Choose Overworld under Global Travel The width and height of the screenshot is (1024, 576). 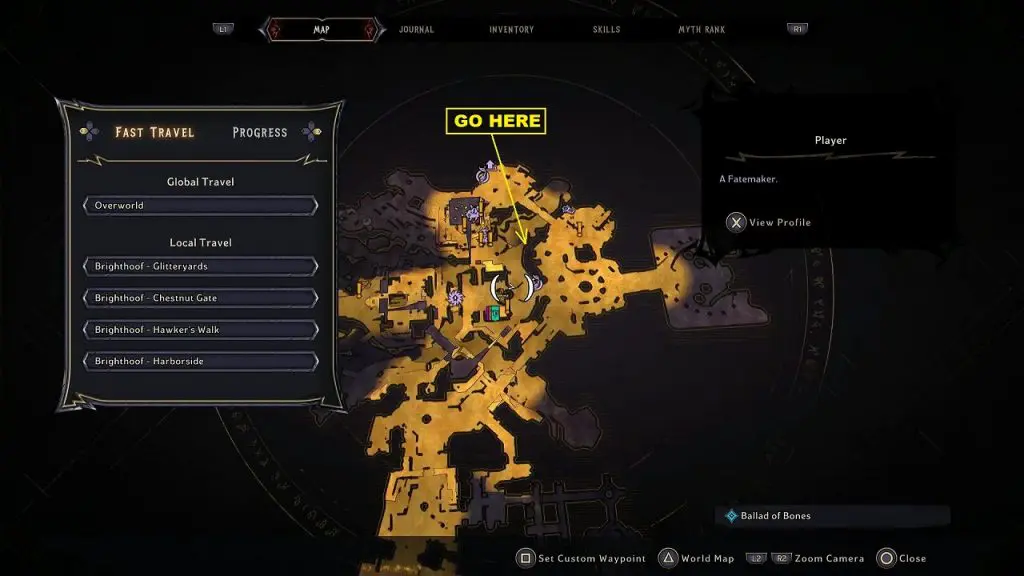click(x=200, y=206)
